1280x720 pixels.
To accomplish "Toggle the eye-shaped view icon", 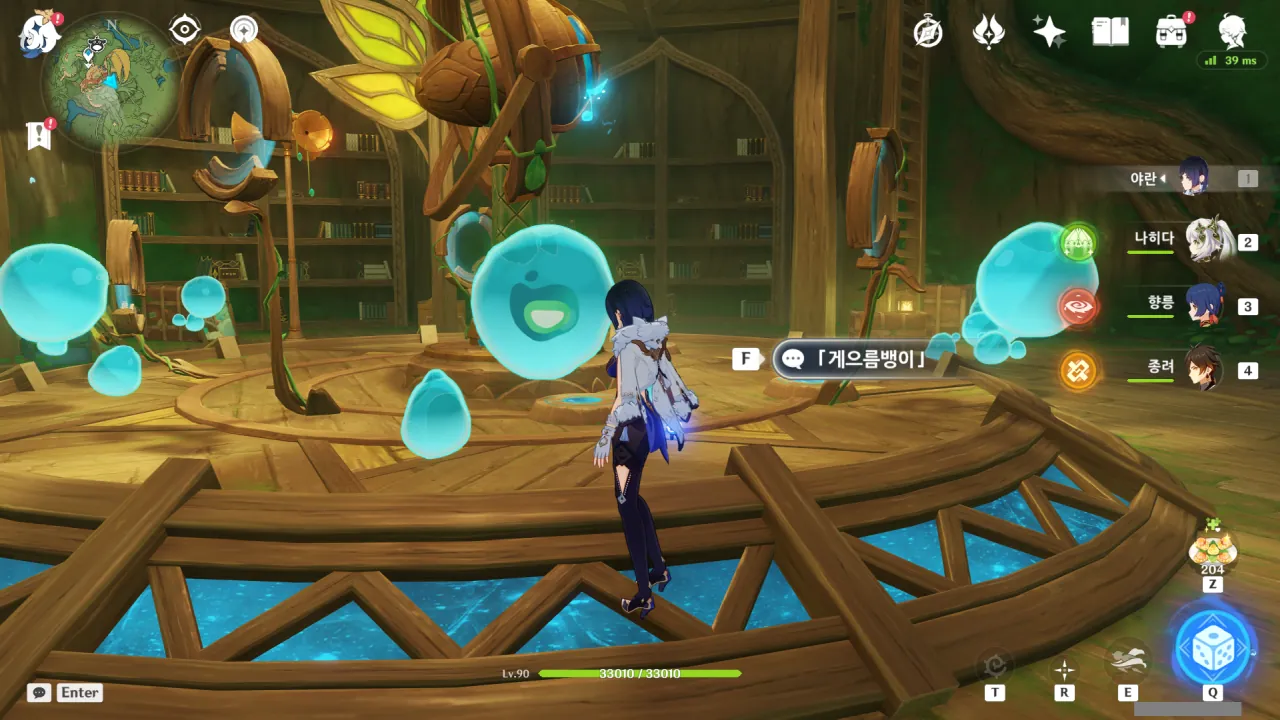I will pyautogui.click(x=185, y=30).
